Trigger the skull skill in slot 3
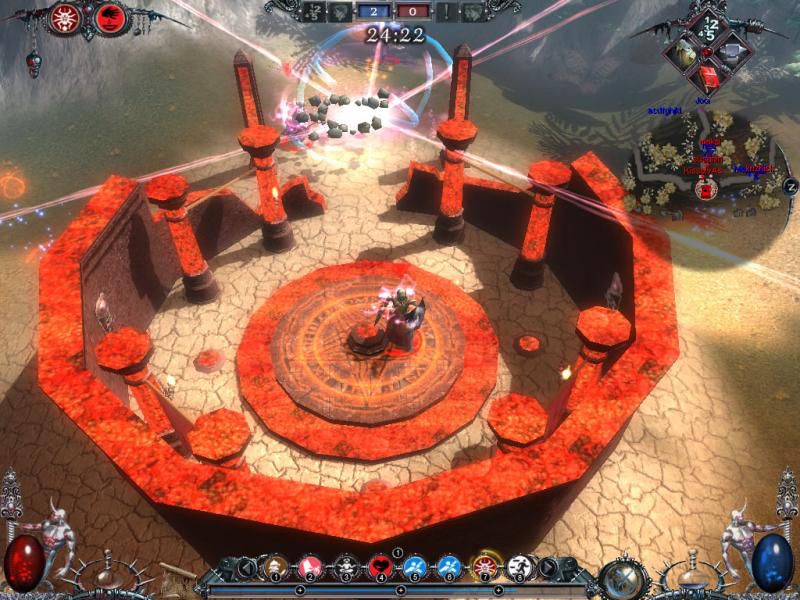Image resolution: width=800 pixels, height=600 pixels. click(346, 568)
